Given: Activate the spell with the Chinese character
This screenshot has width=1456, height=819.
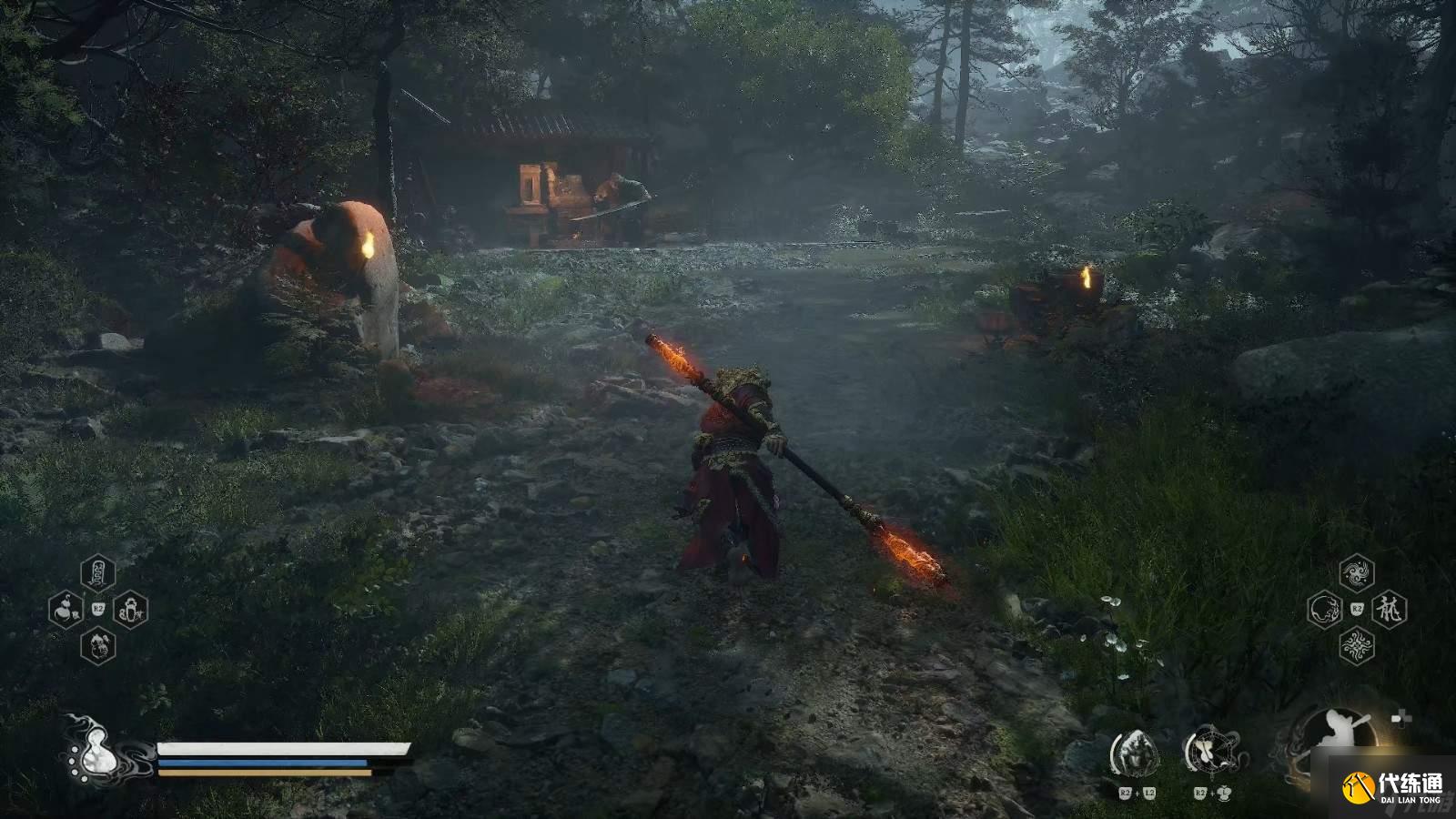Looking at the screenshot, I should click(1390, 609).
